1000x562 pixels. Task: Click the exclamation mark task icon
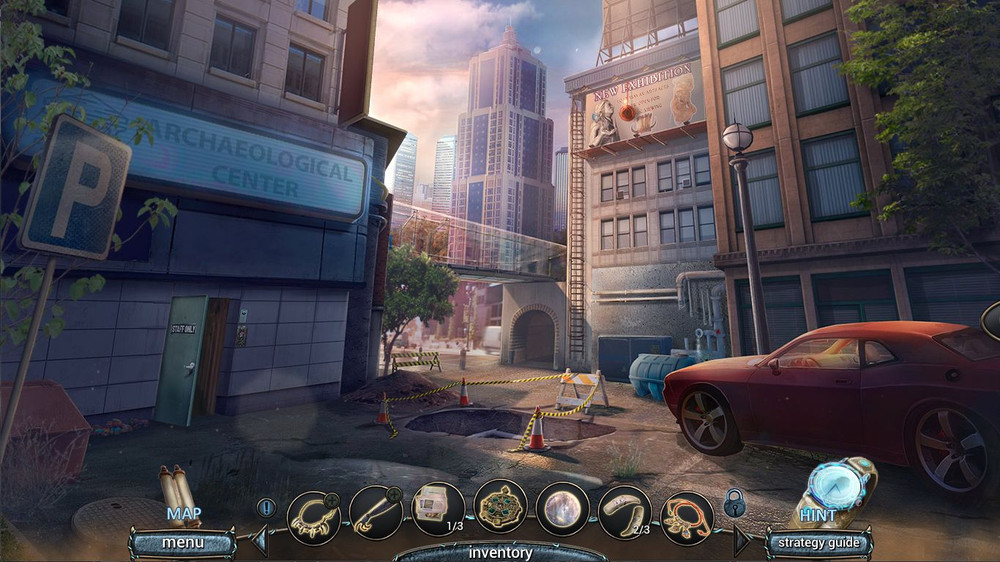[265, 507]
